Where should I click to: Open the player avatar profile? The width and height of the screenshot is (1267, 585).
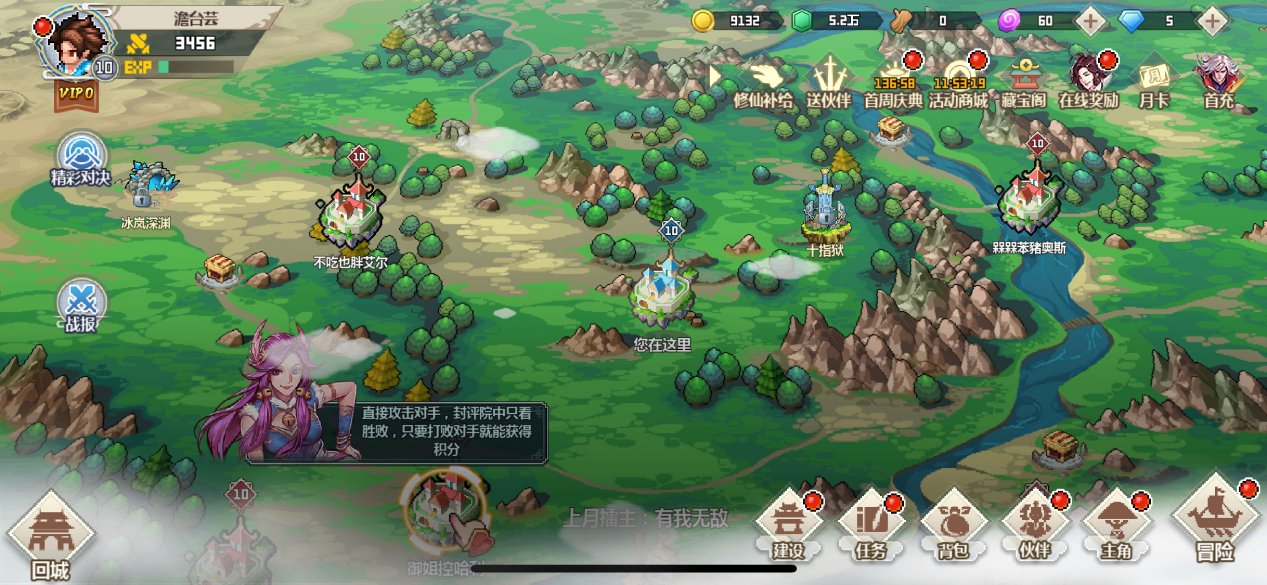(x=78, y=42)
